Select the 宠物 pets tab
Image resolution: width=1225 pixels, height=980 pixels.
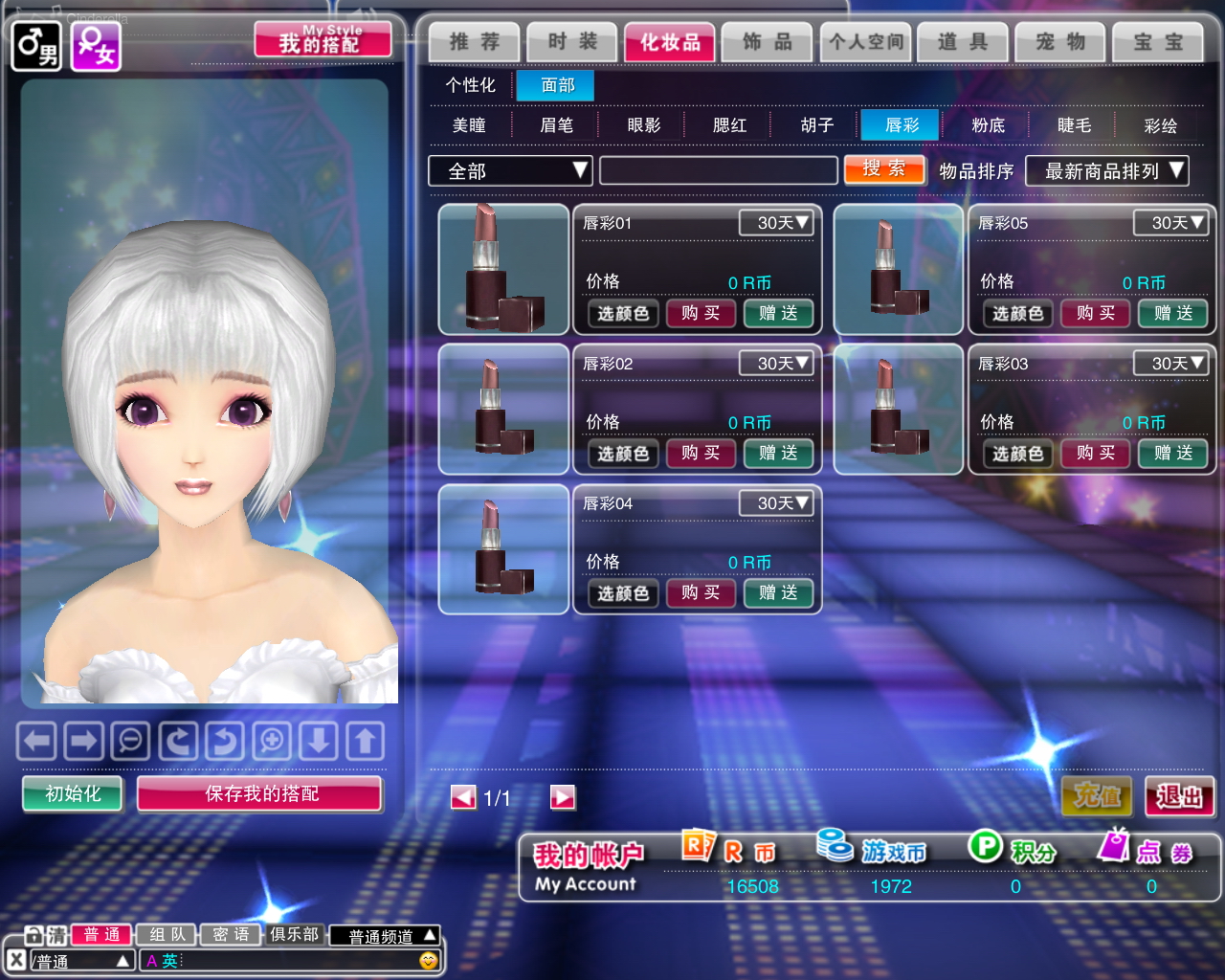(x=1059, y=42)
